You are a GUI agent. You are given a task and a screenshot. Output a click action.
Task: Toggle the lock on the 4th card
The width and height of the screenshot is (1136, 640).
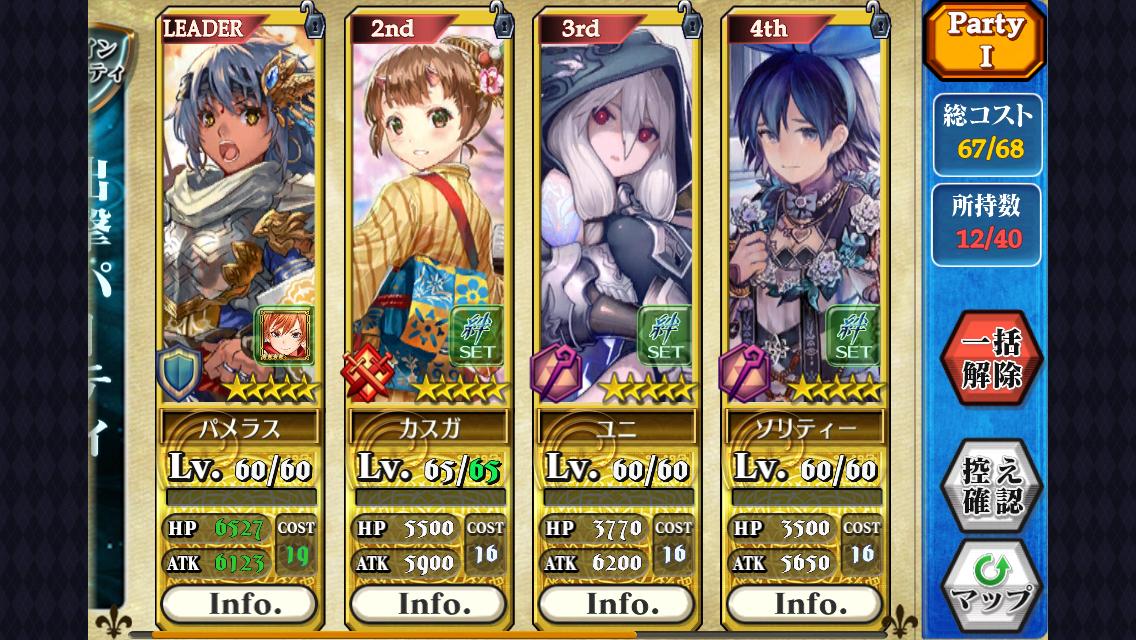878,20
